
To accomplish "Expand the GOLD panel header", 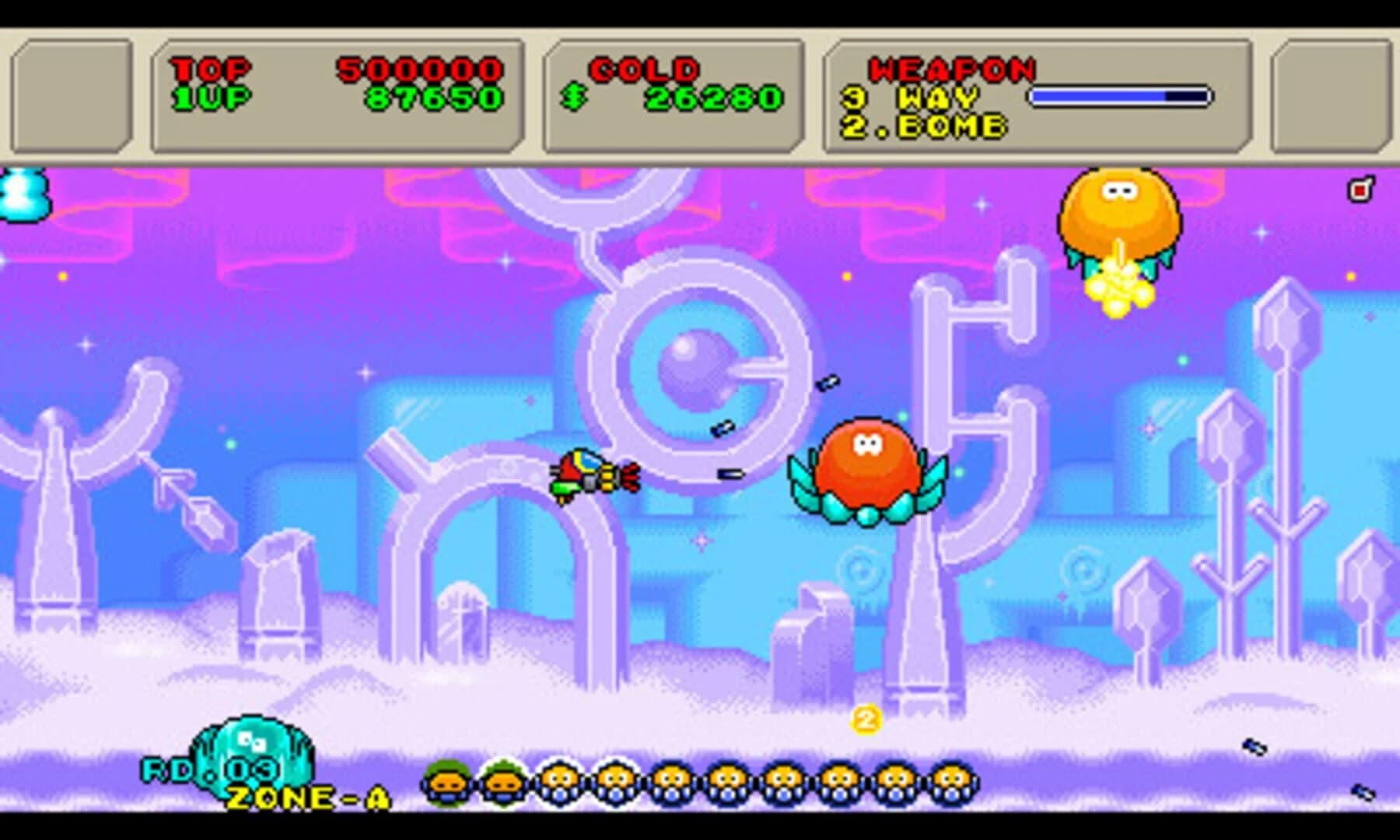I will (x=644, y=68).
